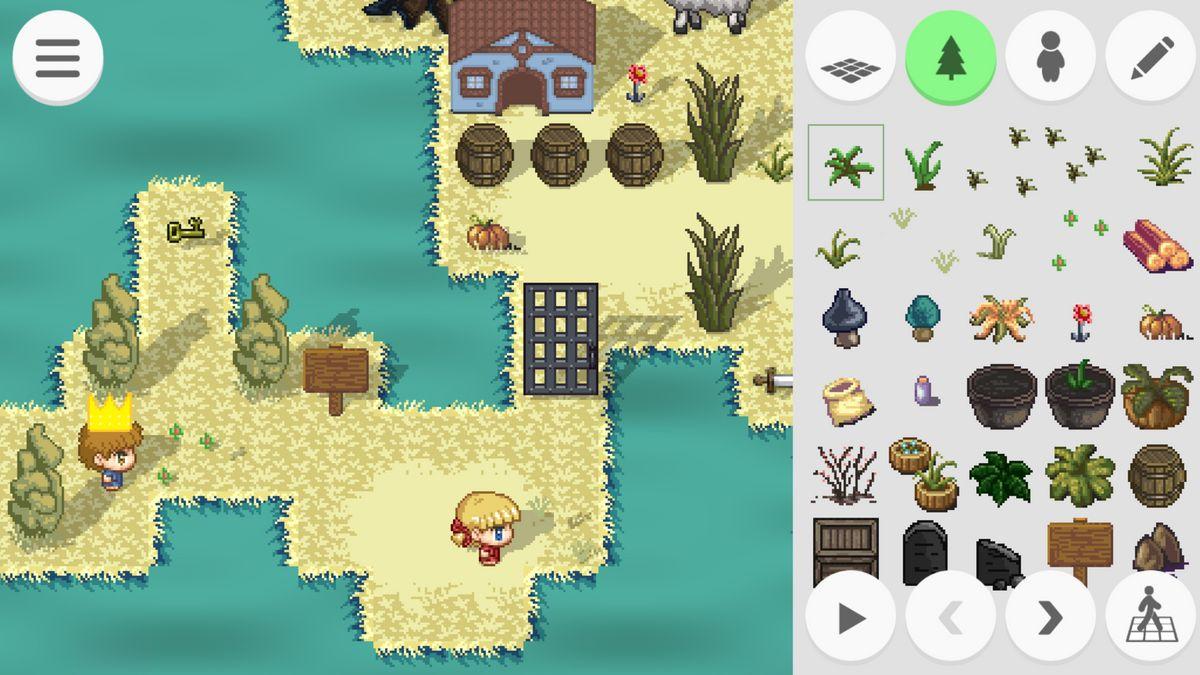Select the tree objects tab
The height and width of the screenshot is (675, 1200).
950,57
